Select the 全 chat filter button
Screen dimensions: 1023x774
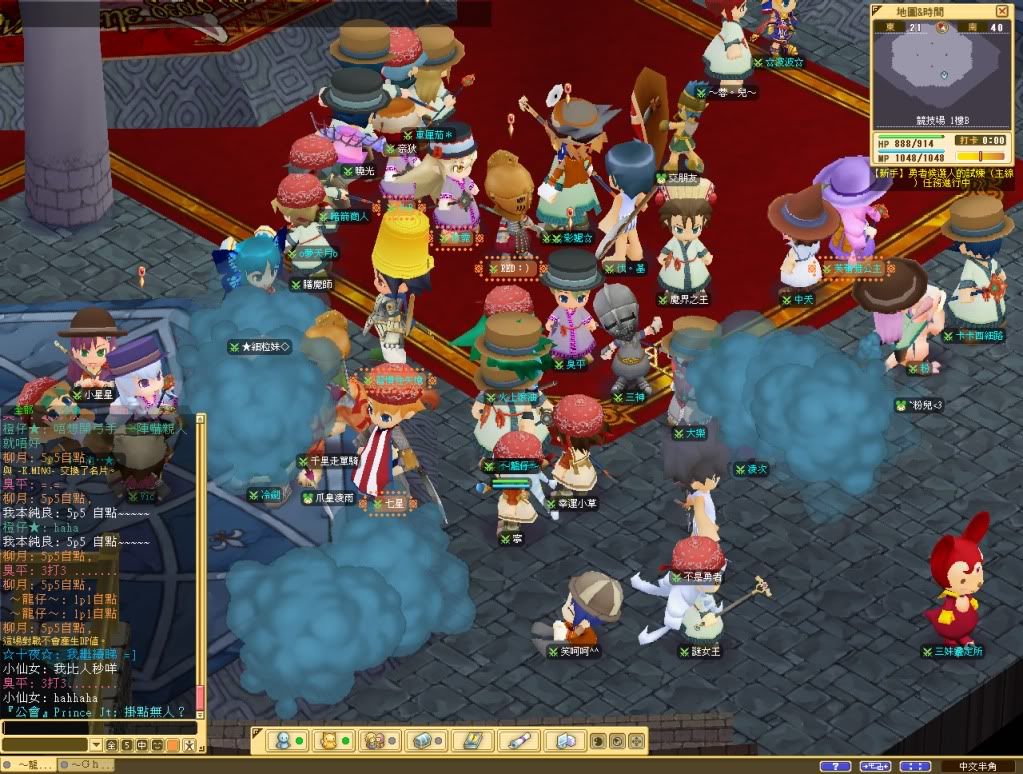click(112, 745)
